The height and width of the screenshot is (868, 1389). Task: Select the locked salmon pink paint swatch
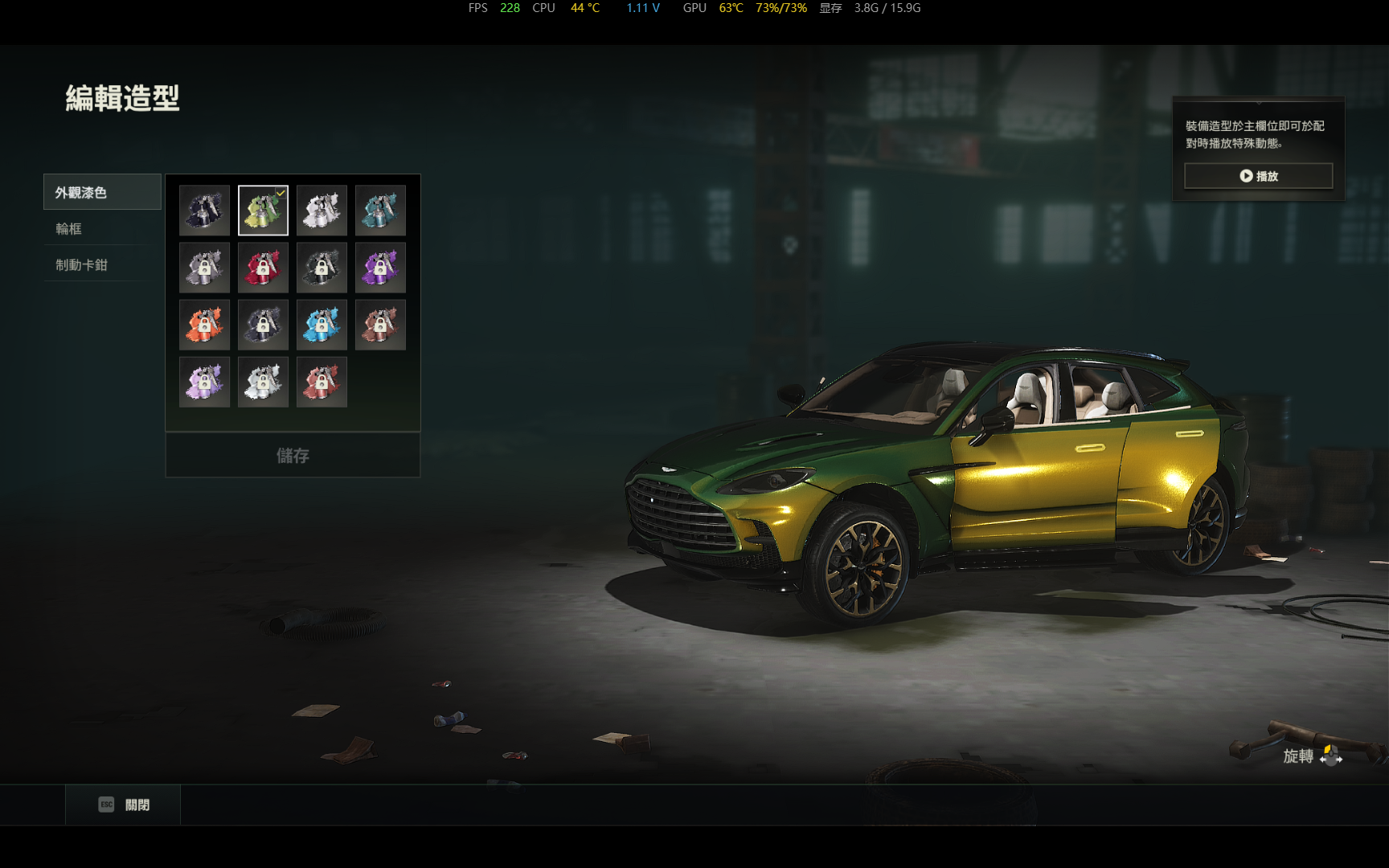click(x=322, y=382)
